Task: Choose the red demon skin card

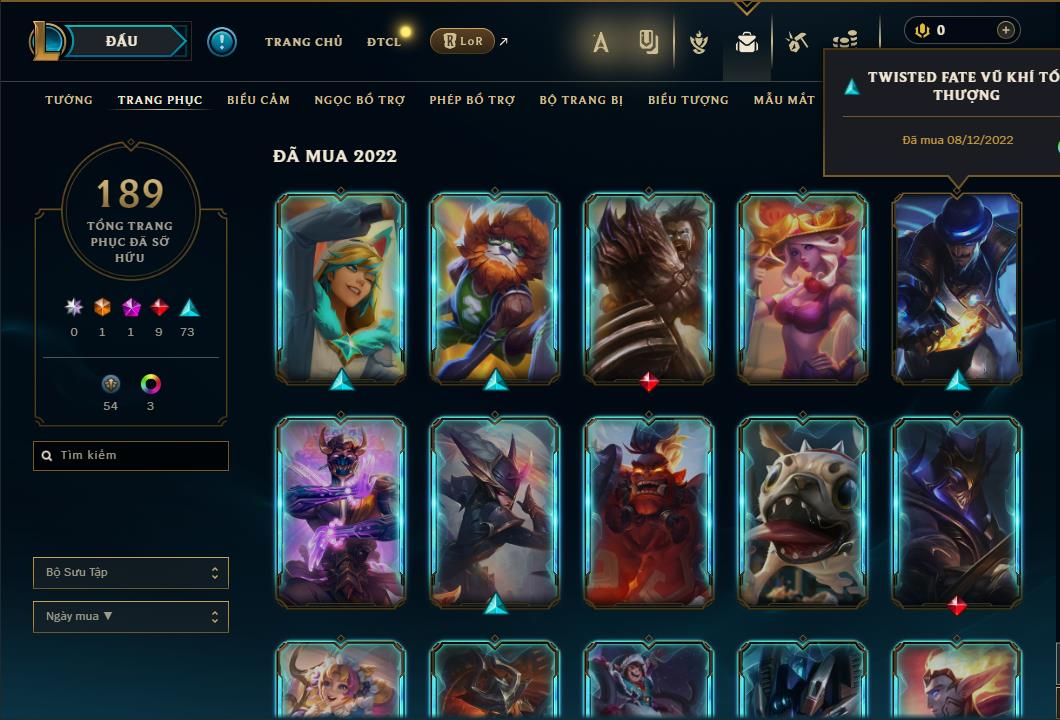Action: (x=649, y=512)
